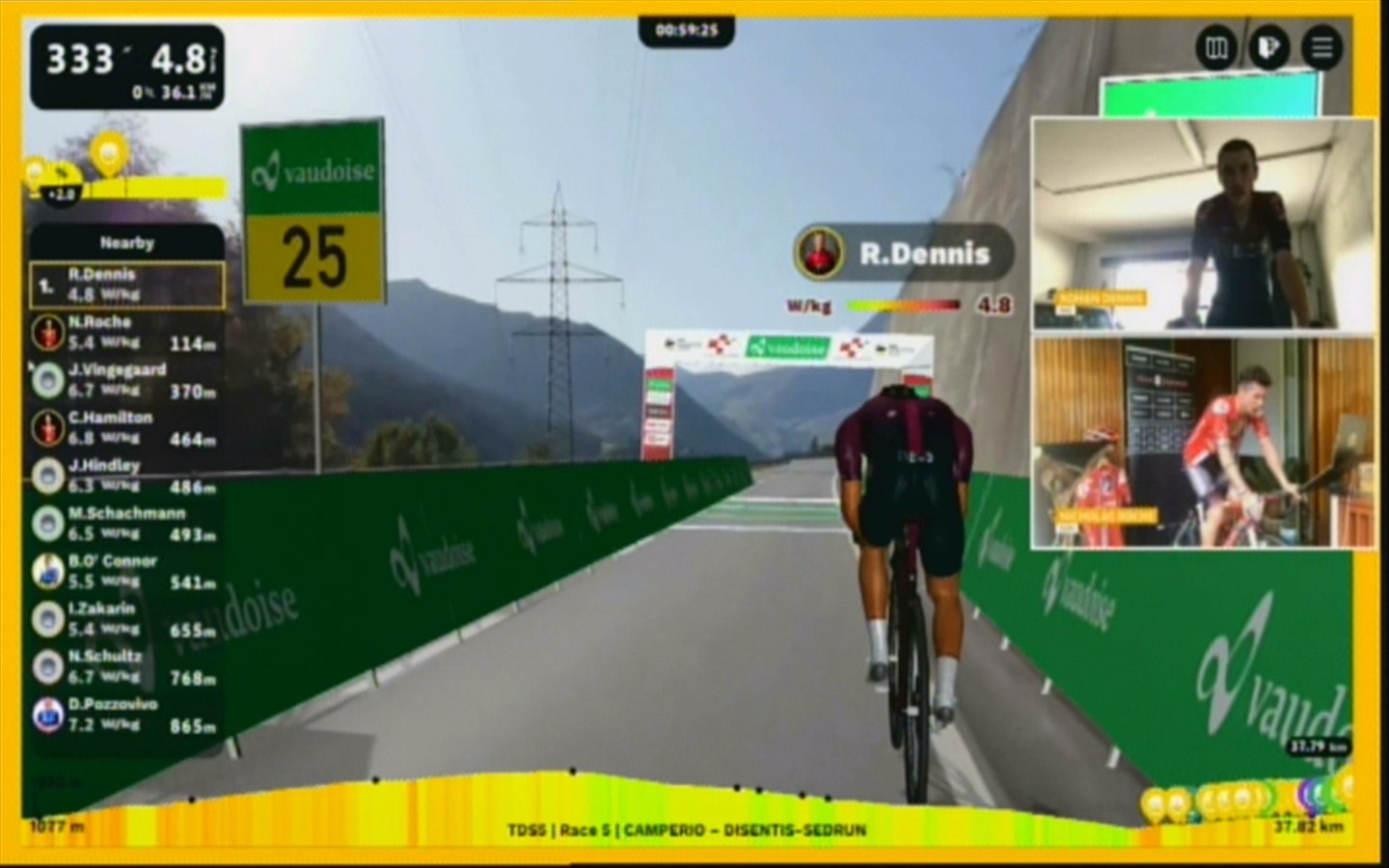Select M.Schachmann's rider row
The image size is (1389, 868).
pyautogui.click(x=127, y=524)
